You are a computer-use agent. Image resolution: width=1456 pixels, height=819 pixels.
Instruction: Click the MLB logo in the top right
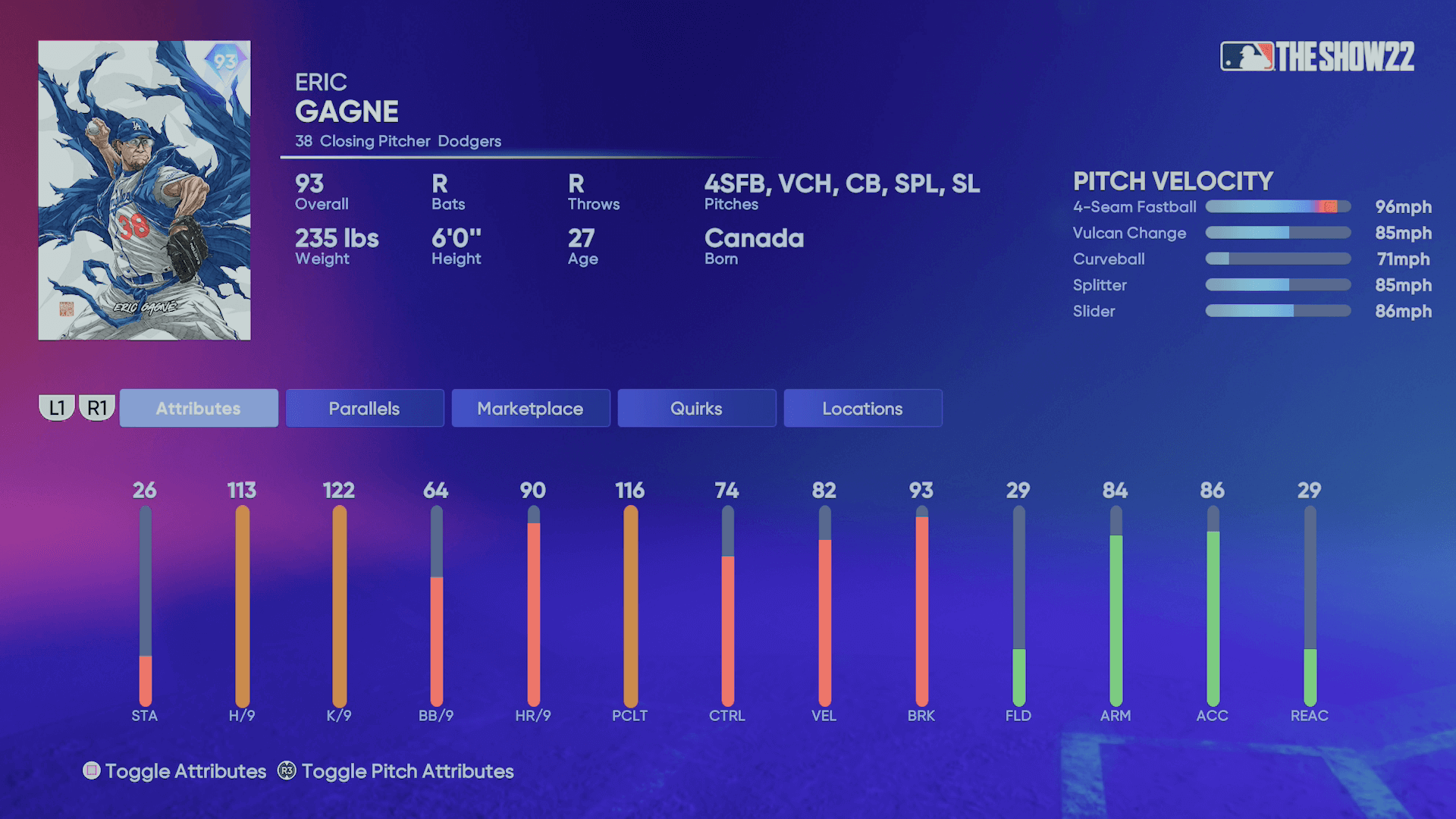click(x=1247, y=54)
